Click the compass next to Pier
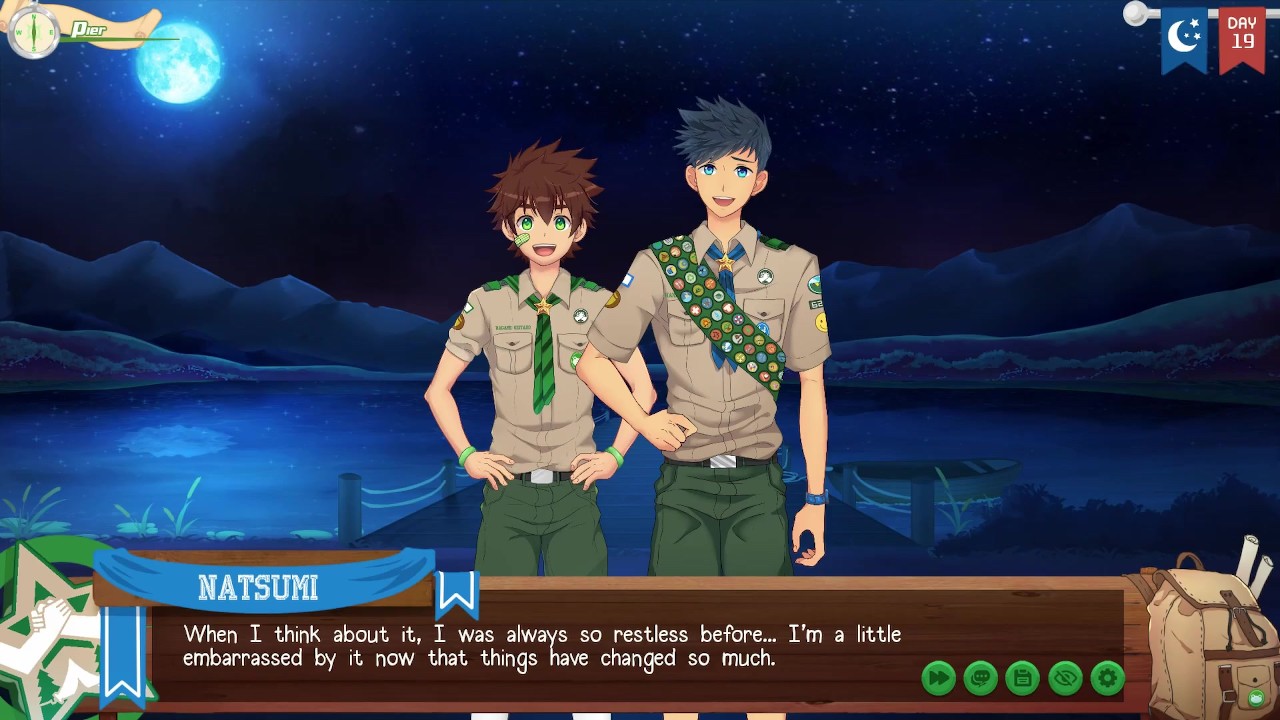Viewport: 1280px width, 720px height. pos(33,32)
